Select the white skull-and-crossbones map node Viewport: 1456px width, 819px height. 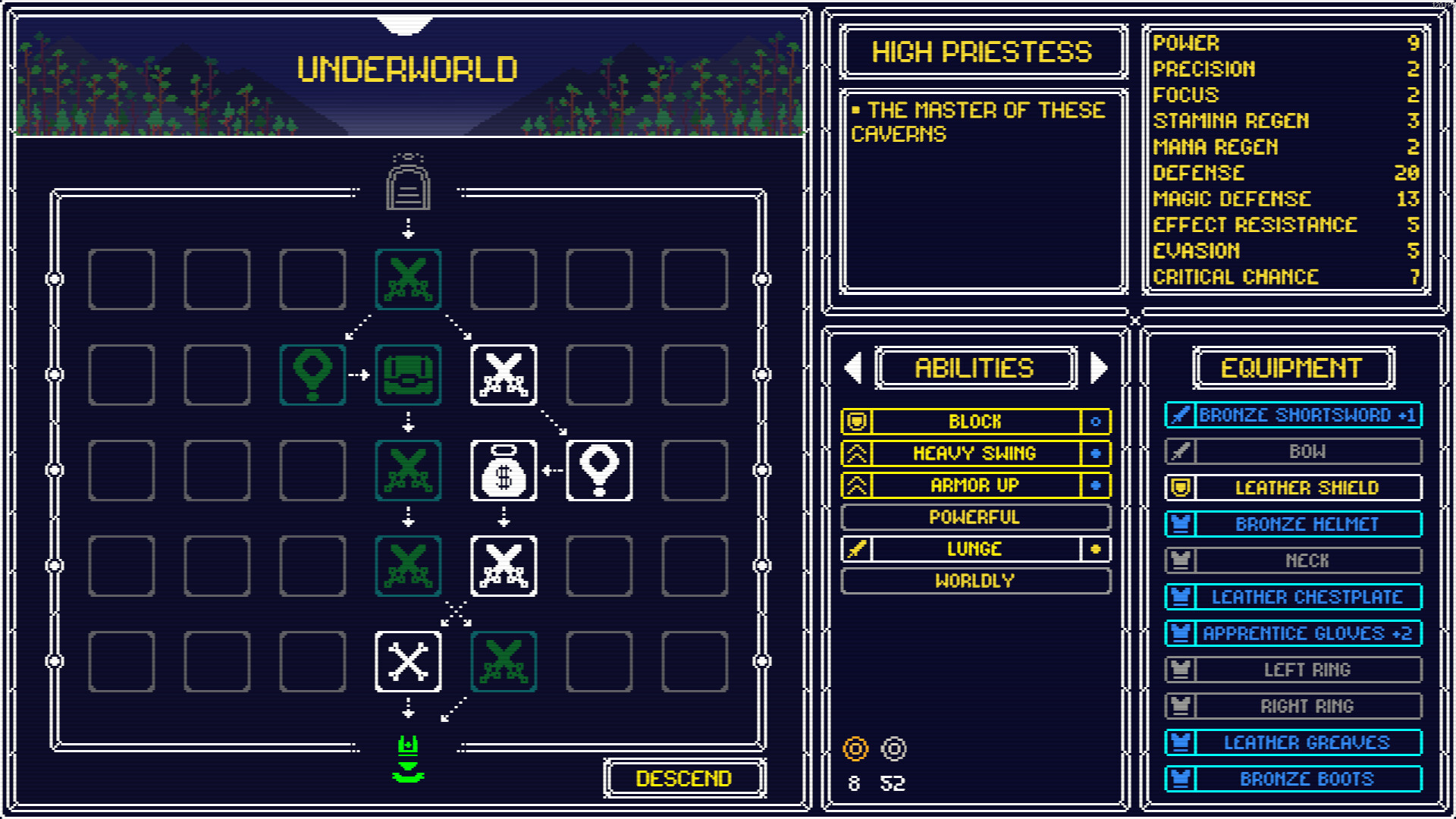point(408,661)
